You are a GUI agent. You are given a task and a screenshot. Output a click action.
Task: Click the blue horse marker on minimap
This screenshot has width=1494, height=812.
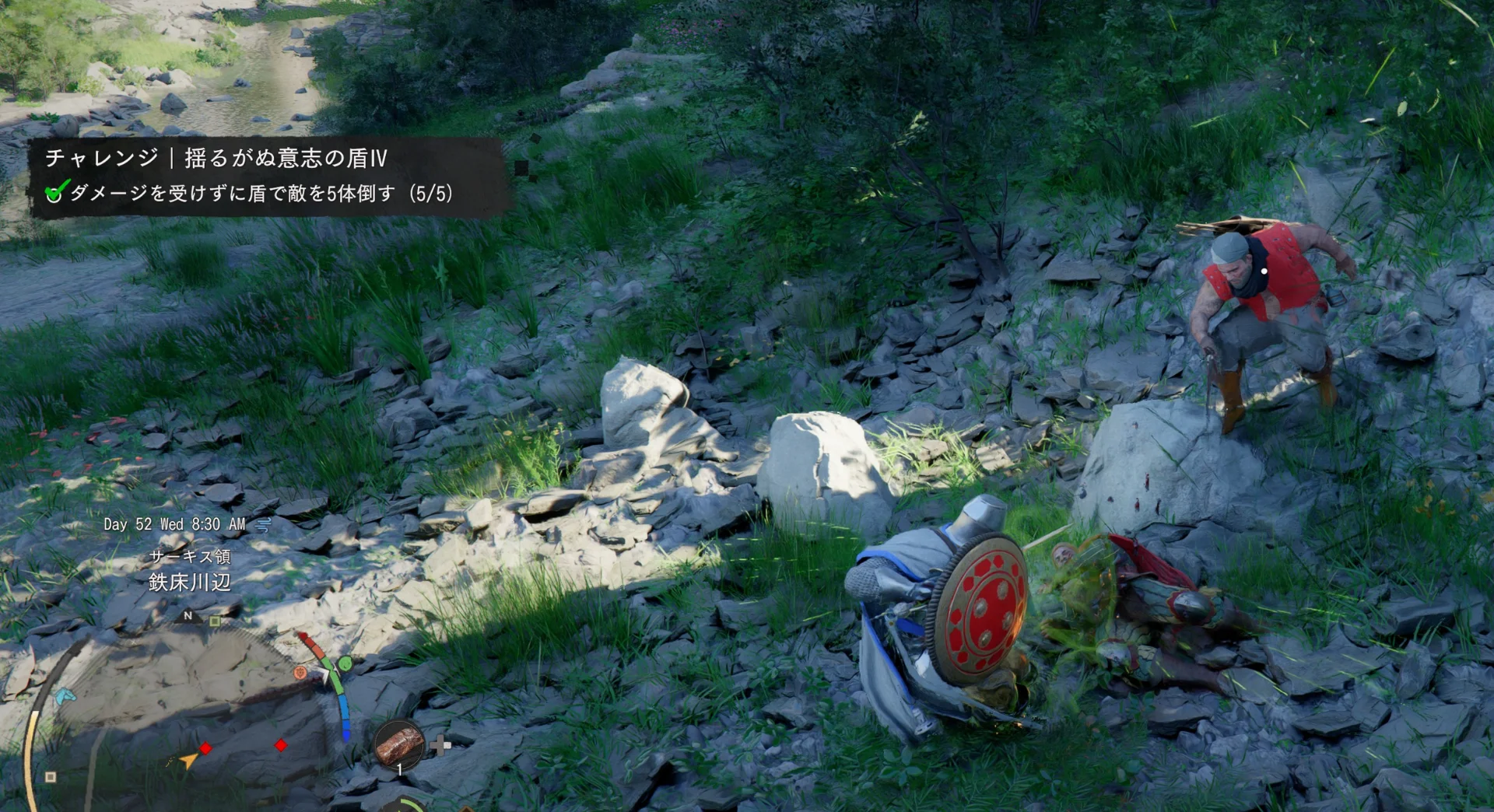click(x=65, y=694)
